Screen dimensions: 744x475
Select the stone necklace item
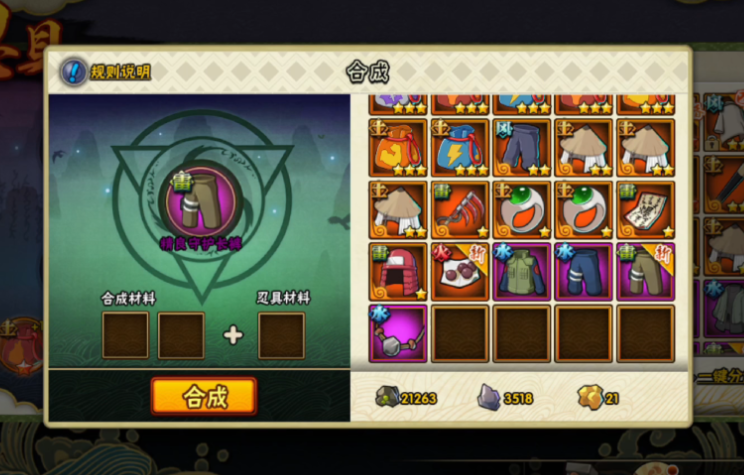398,334
